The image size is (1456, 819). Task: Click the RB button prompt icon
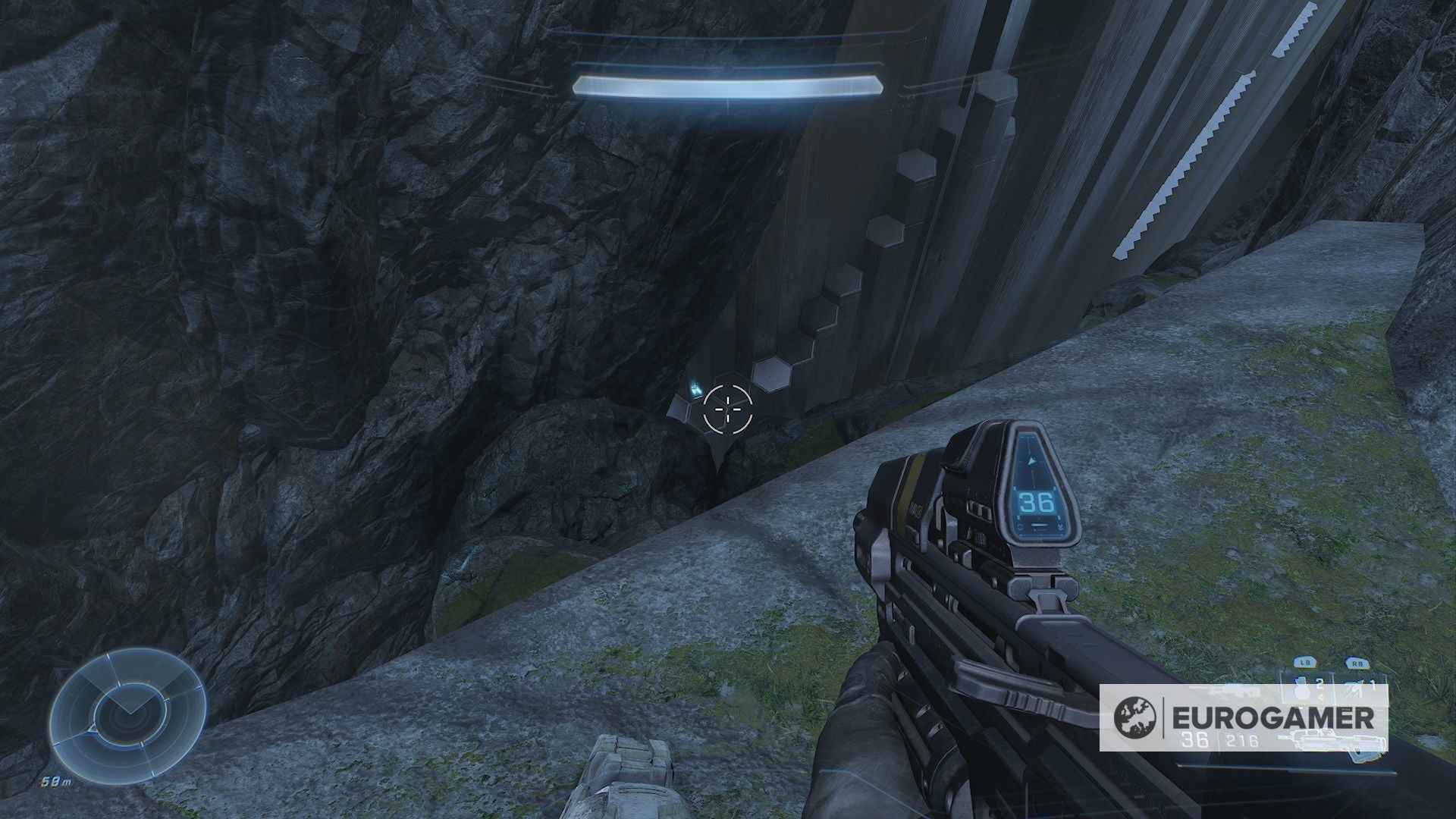(1357, 662)
